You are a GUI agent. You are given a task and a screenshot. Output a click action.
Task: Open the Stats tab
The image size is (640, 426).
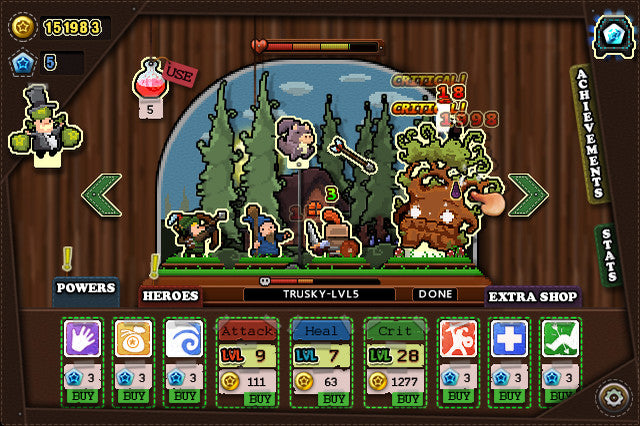(609, 256)
